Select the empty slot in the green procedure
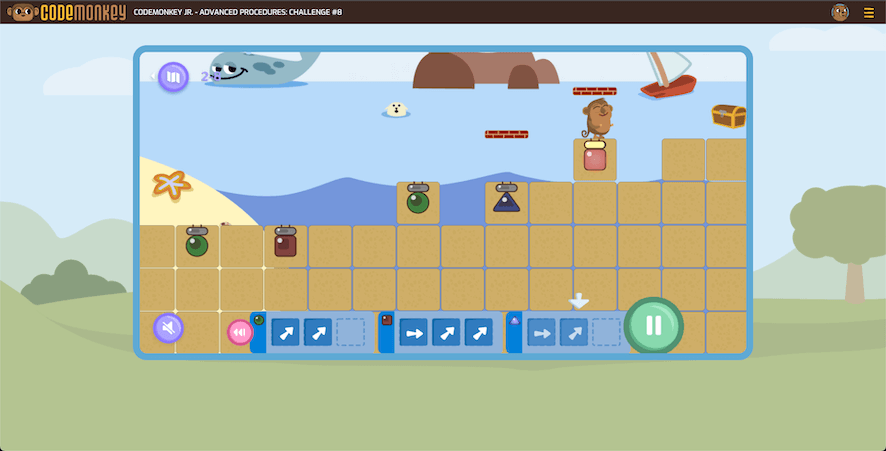The image size is (886, 451). (x=350, y=332)
